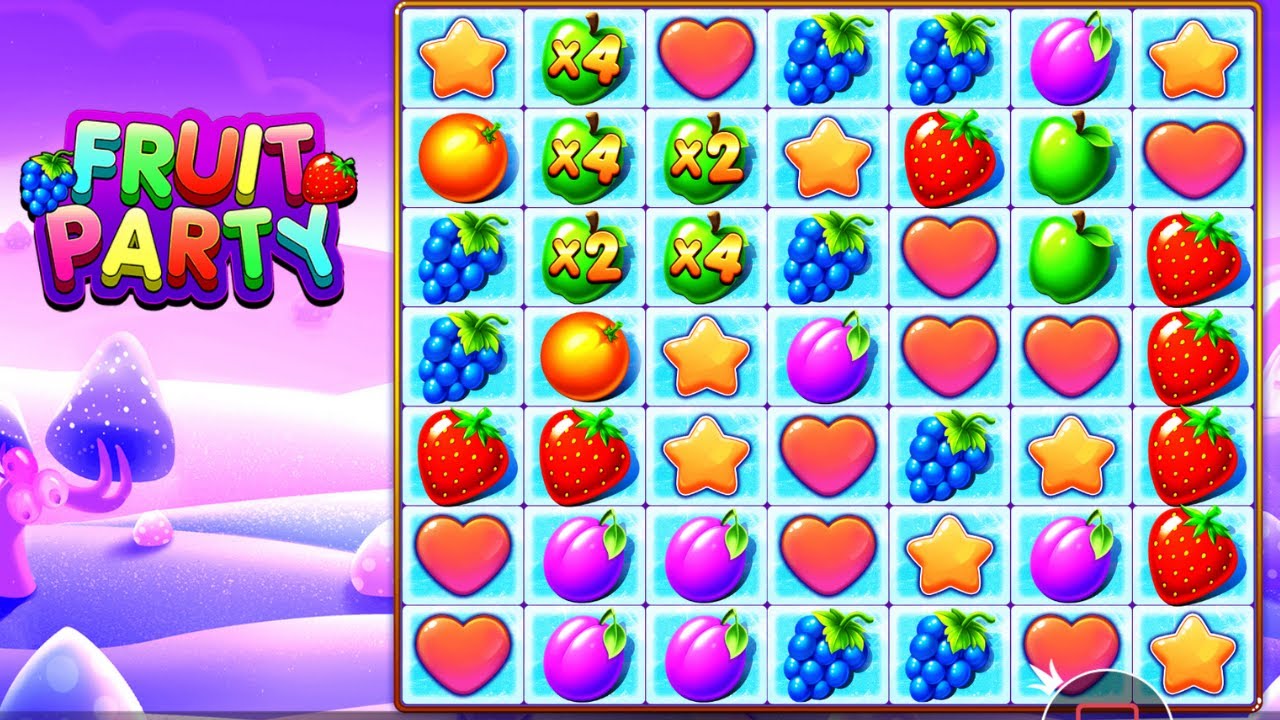Click the grapes in the bottom row center
The width and height of the screenshot is (1280, 720).
point(825,655)
